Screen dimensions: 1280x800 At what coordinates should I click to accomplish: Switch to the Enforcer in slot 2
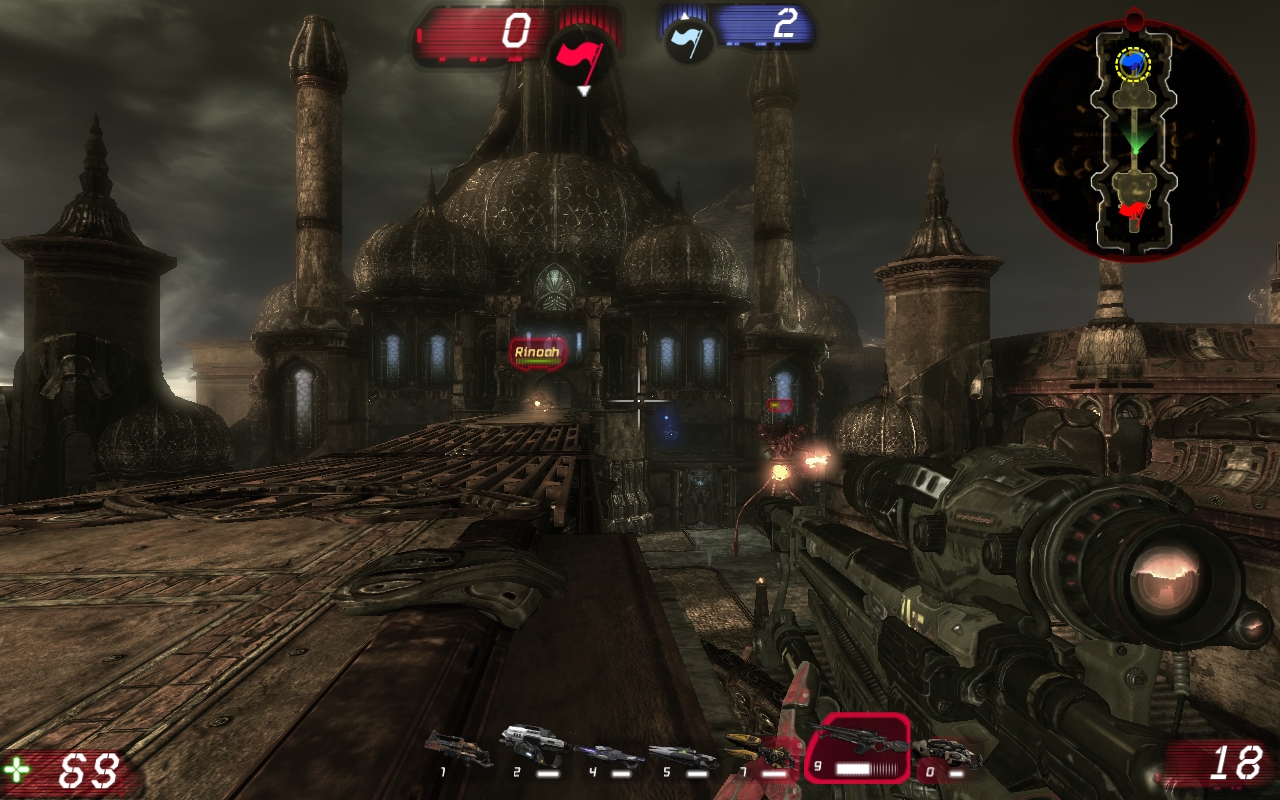[534, 747]
